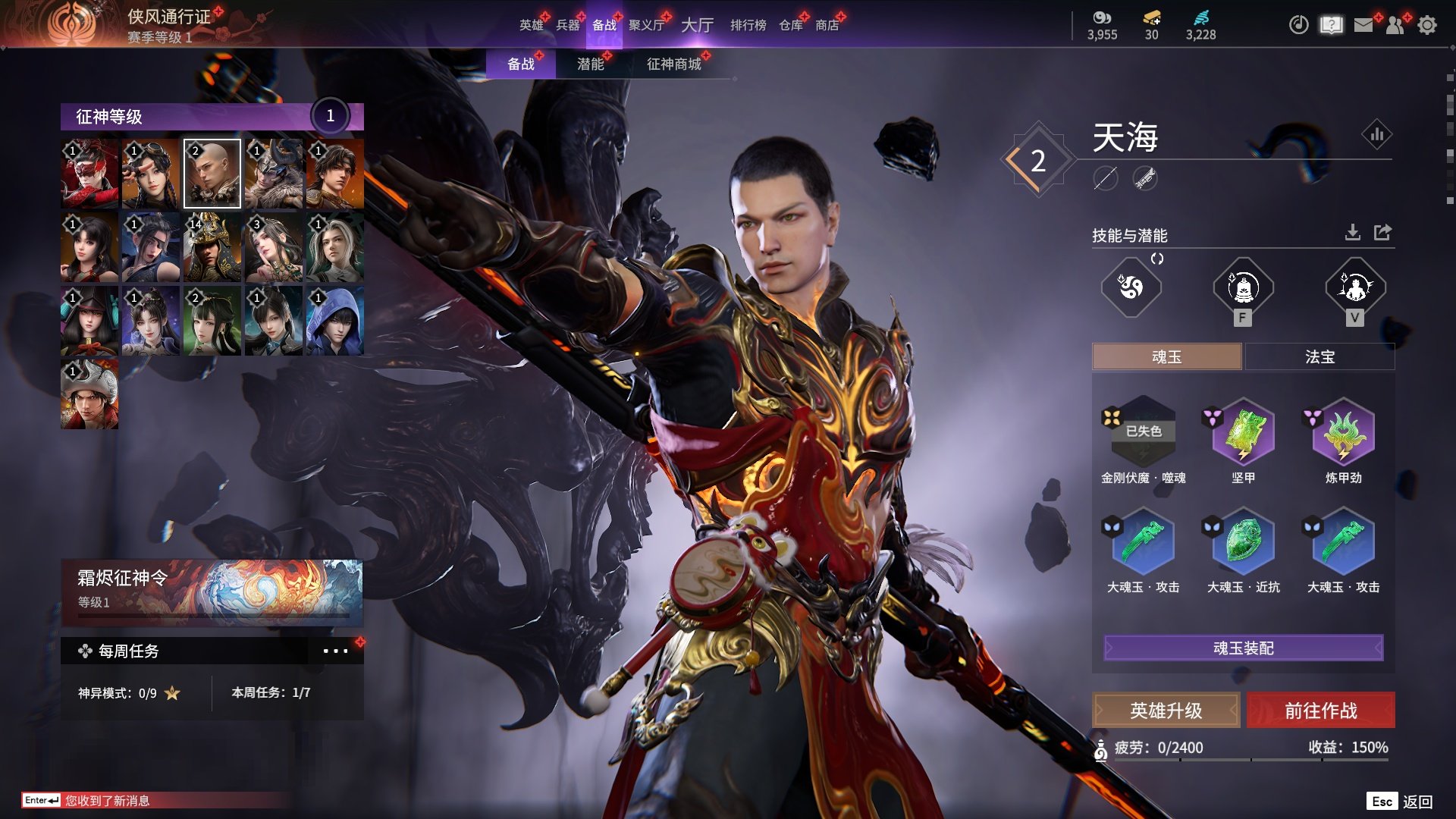Screen dimensions: 1456x819
Task: Go to the 大厅 lobby
Action: tap(697, 25)
